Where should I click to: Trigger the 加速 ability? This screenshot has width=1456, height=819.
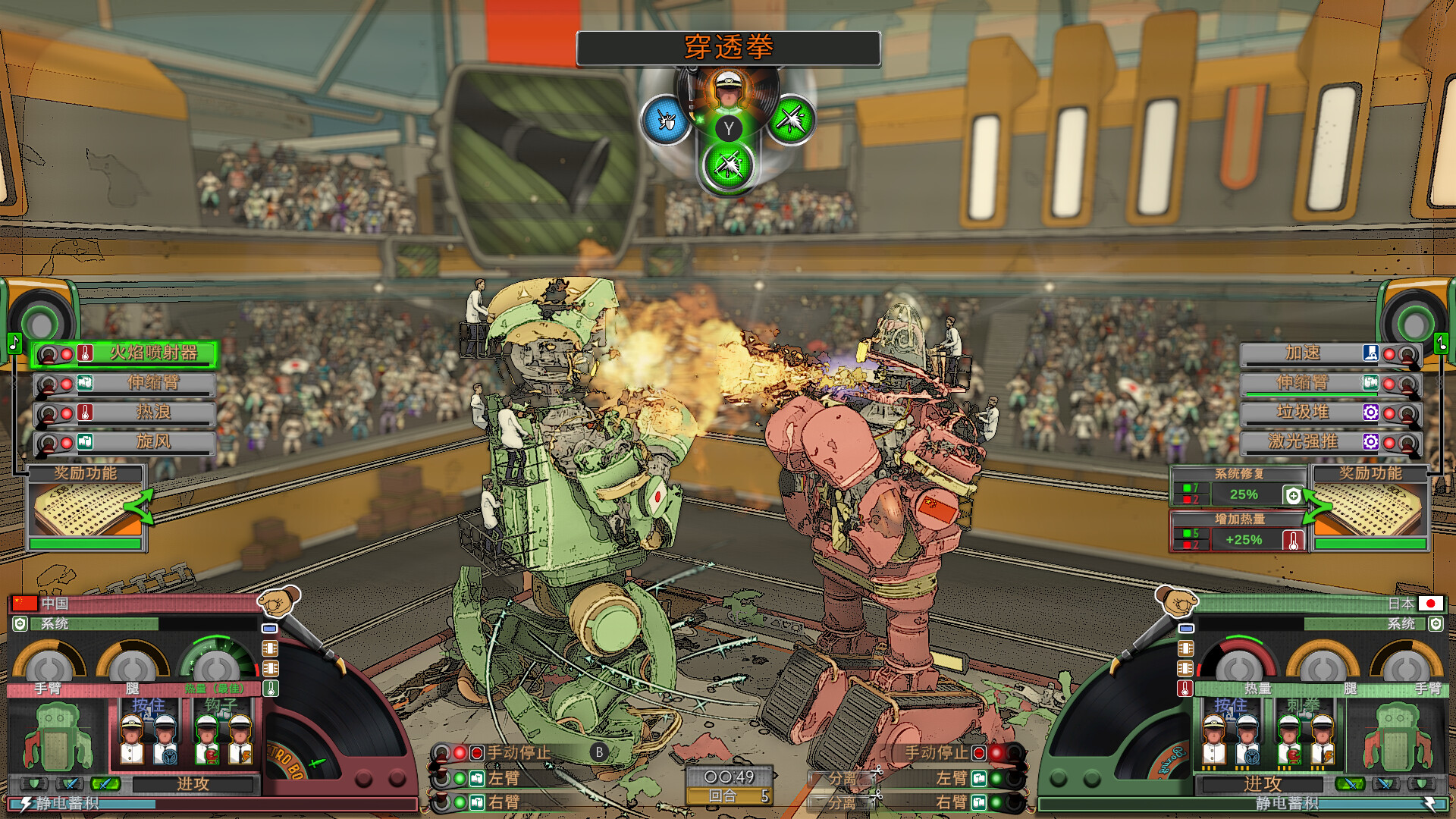coord(1302,353)
